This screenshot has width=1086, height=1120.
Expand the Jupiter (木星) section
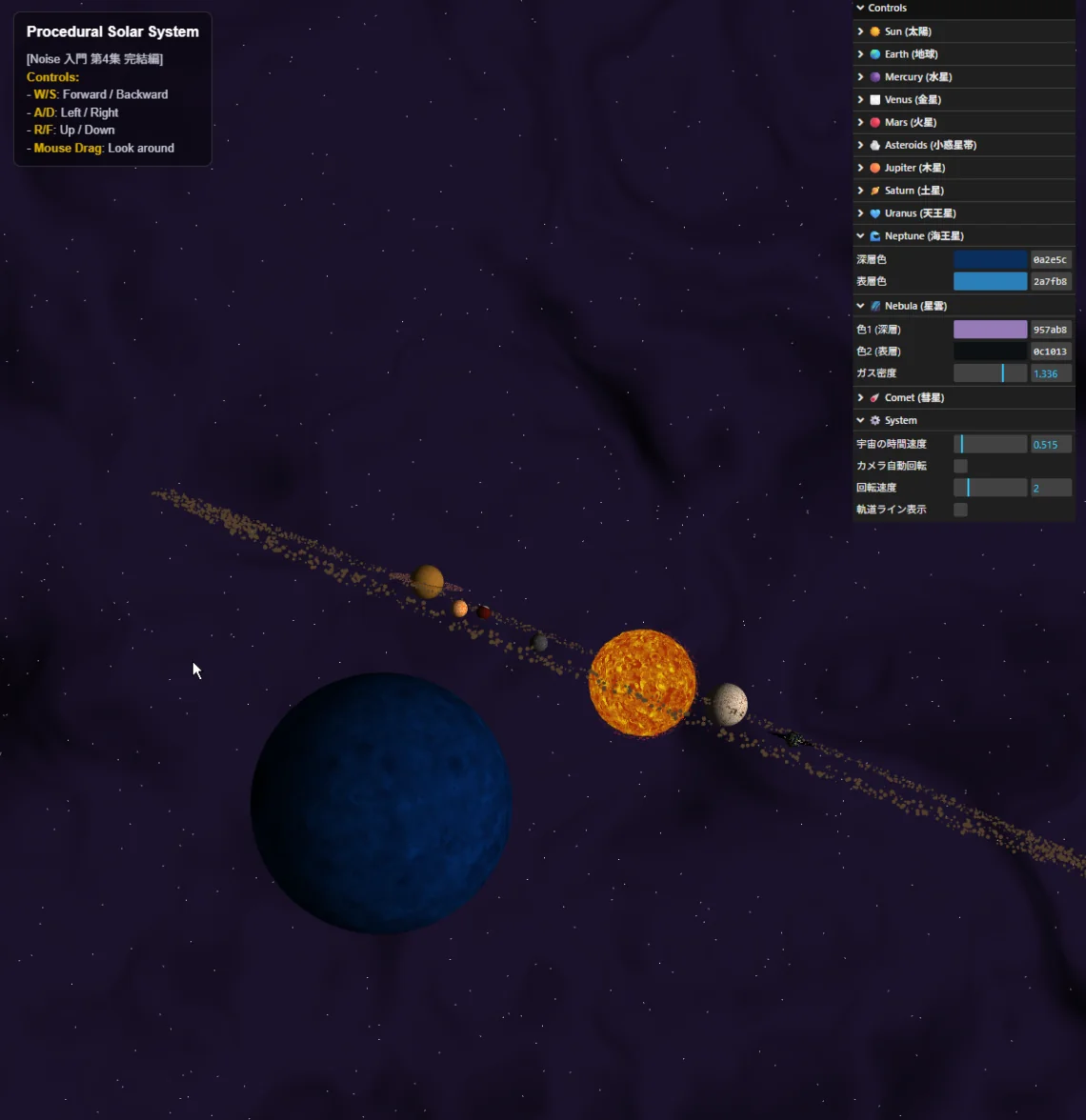point(914,168)
